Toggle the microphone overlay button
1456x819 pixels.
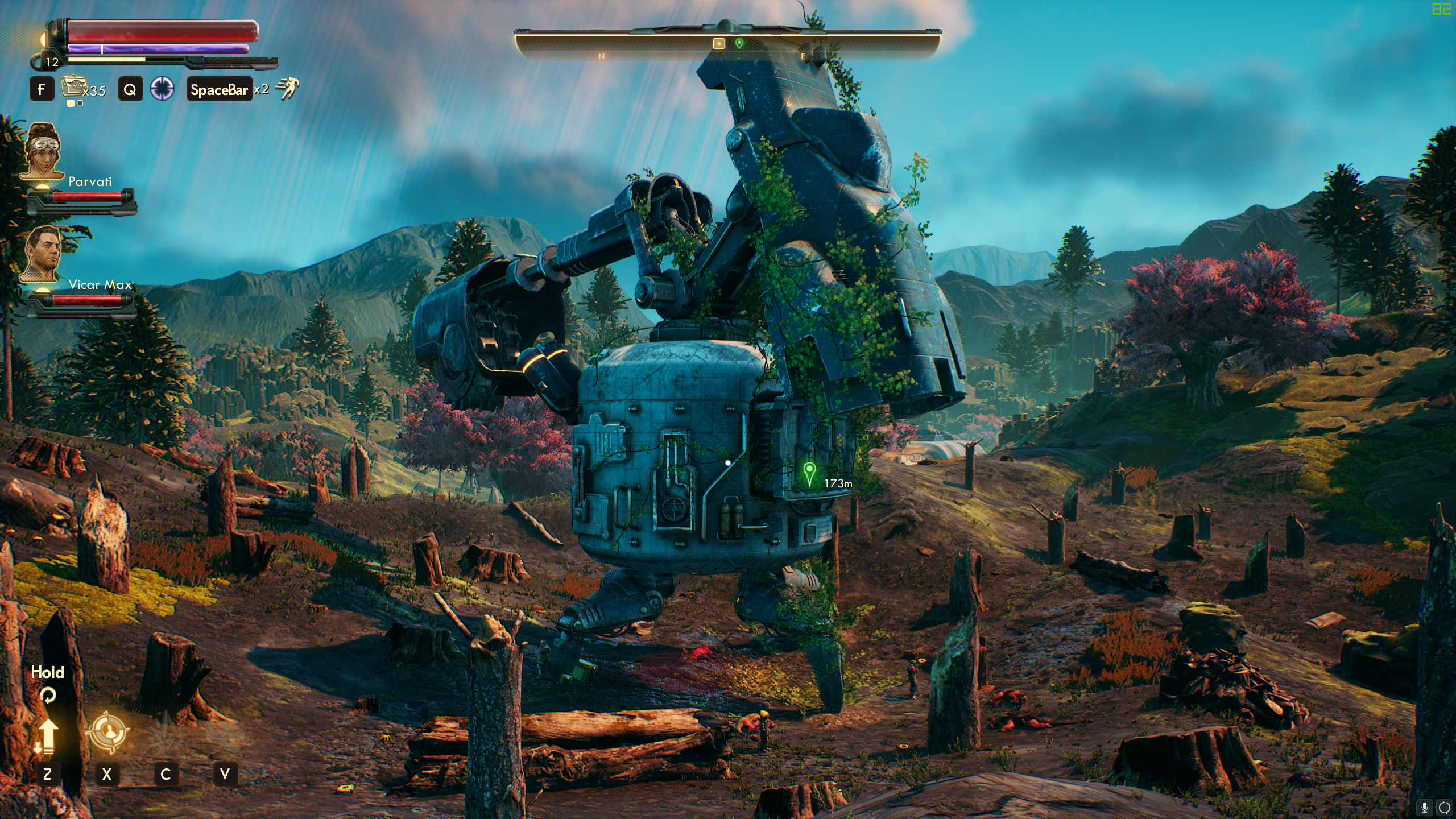1425,807
